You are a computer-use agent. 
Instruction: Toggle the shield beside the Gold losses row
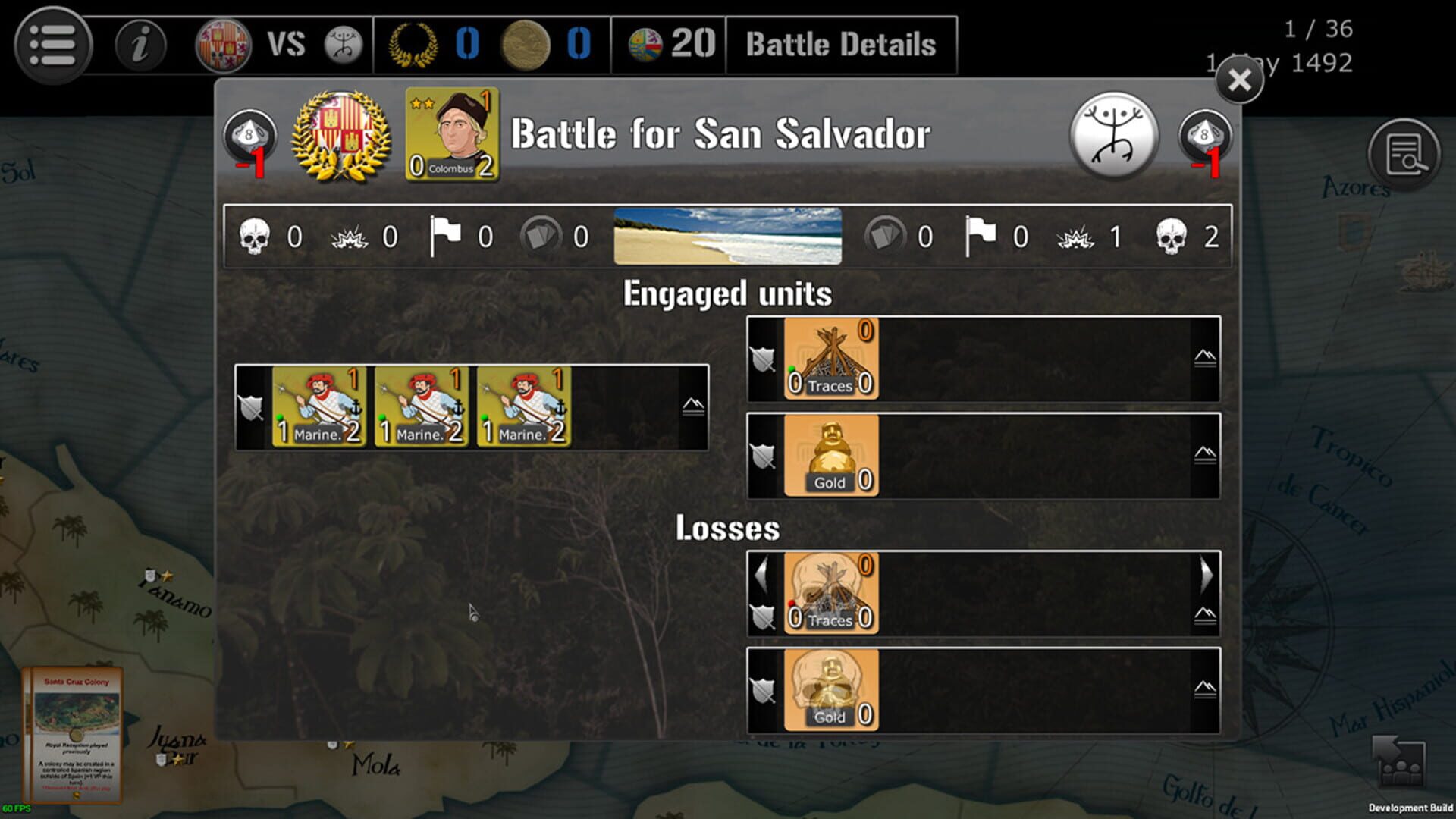[x=764, y=690]
